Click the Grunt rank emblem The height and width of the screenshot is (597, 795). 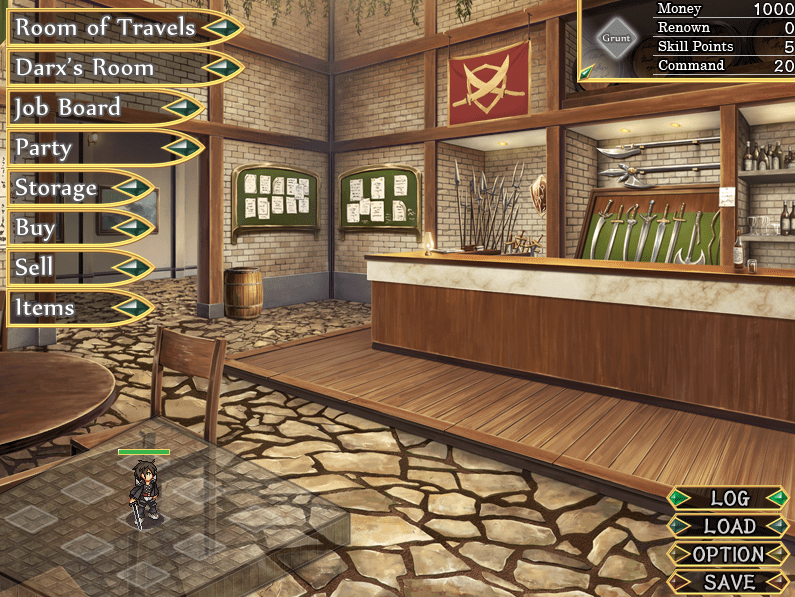[615, 39]
